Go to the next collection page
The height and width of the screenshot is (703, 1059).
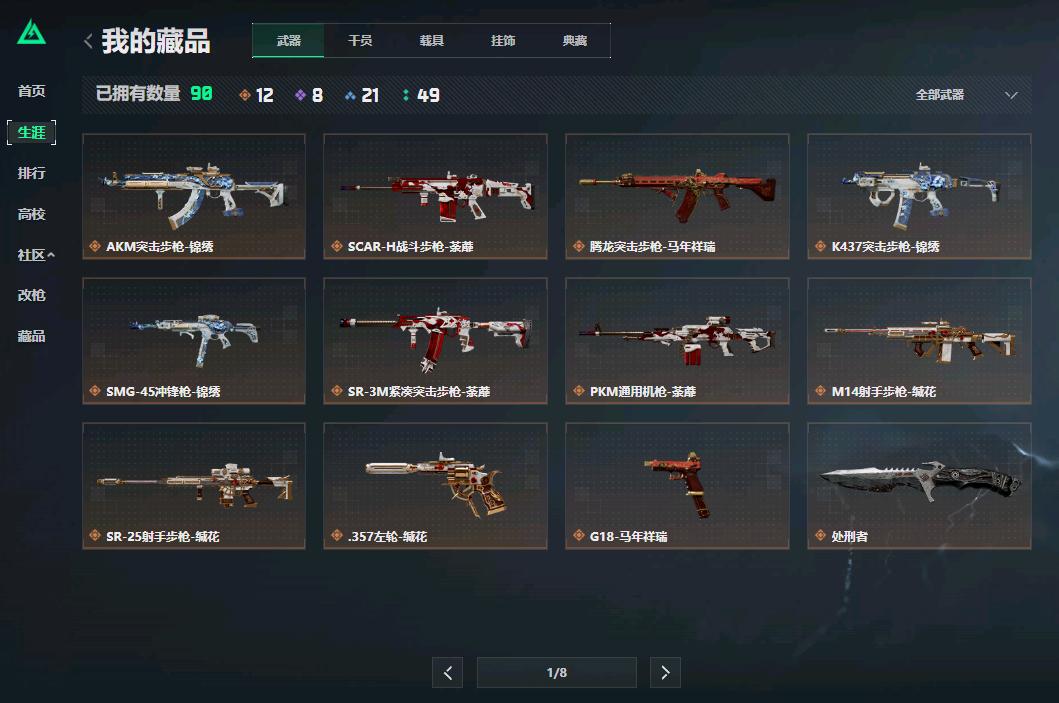[x=665, y=673]
